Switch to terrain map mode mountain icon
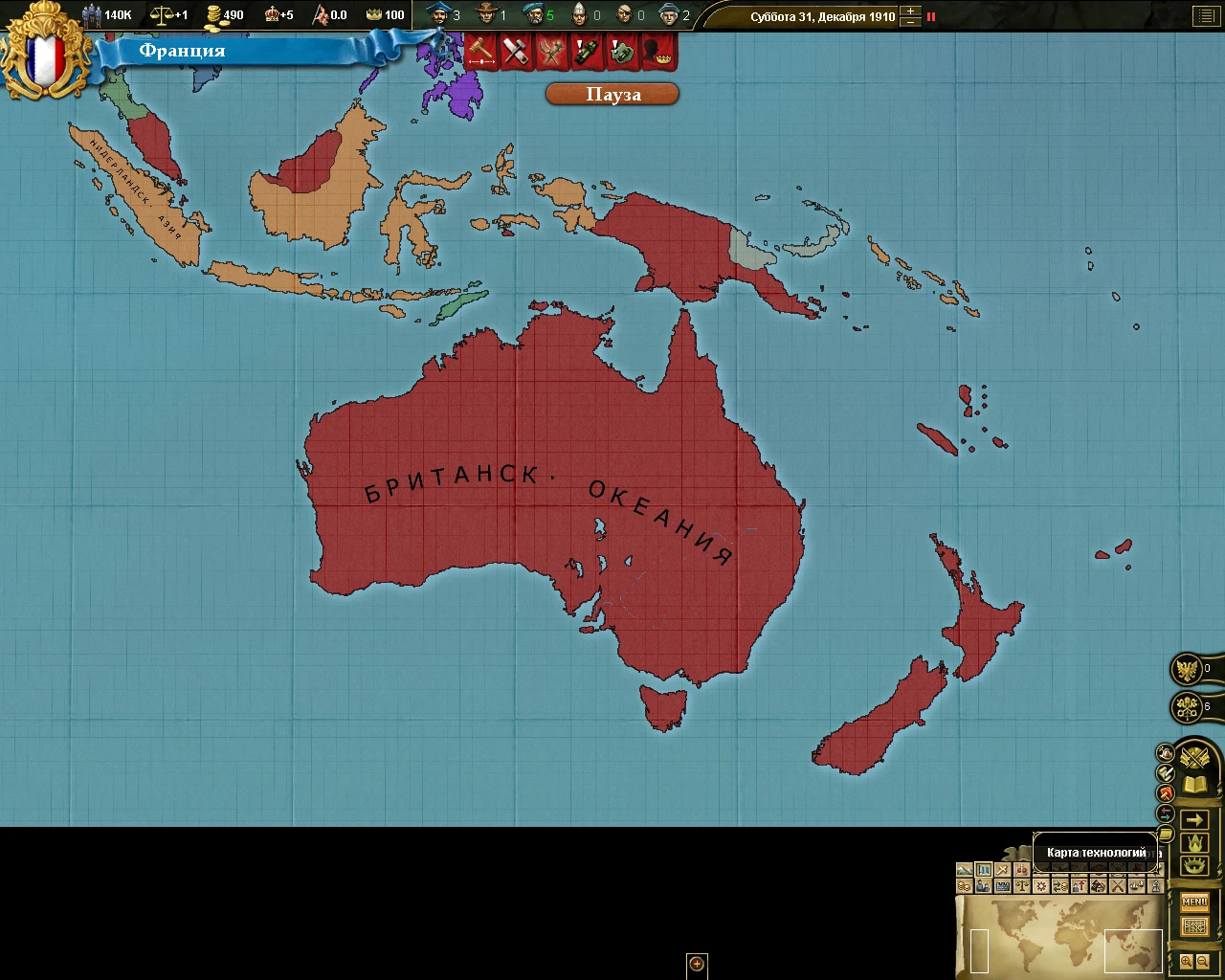The image size is (1225, 980). [x=964, y=869]
